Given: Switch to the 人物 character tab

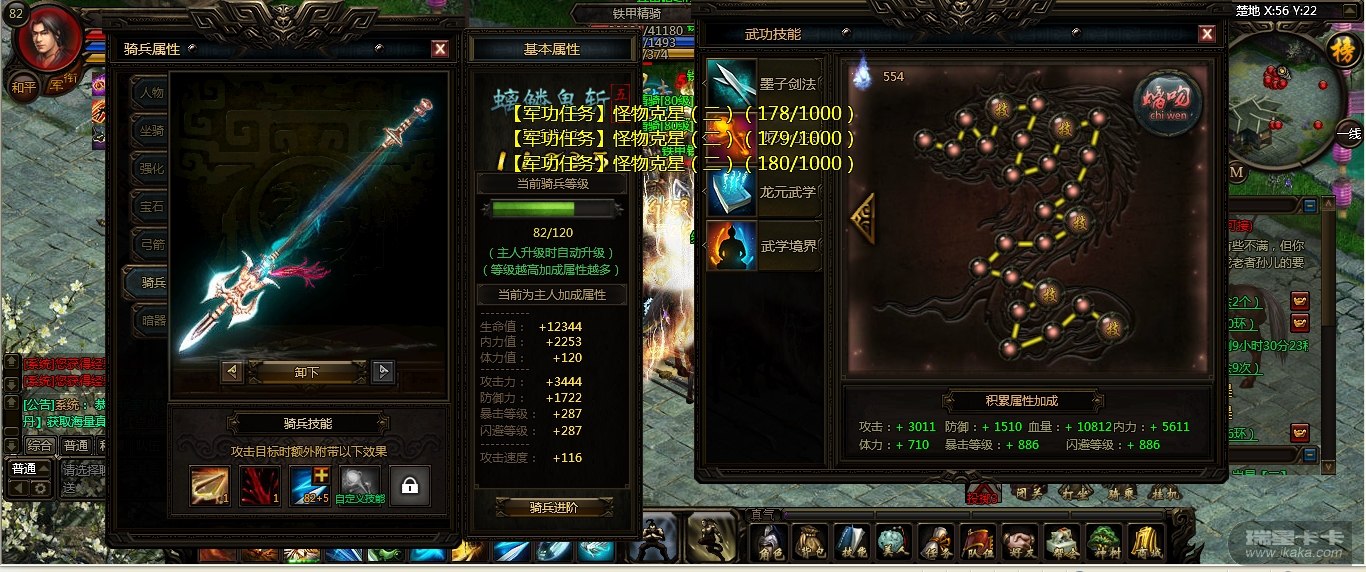Looking at the screenshot, I should (x=150, y=93).
